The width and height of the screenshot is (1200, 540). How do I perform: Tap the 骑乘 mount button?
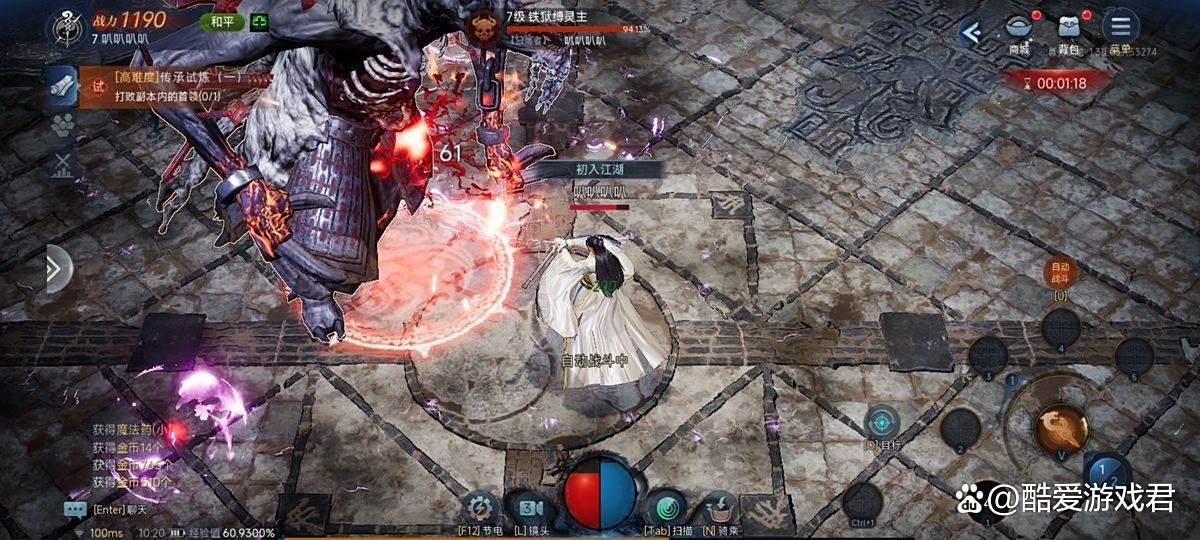click(717, 506)
